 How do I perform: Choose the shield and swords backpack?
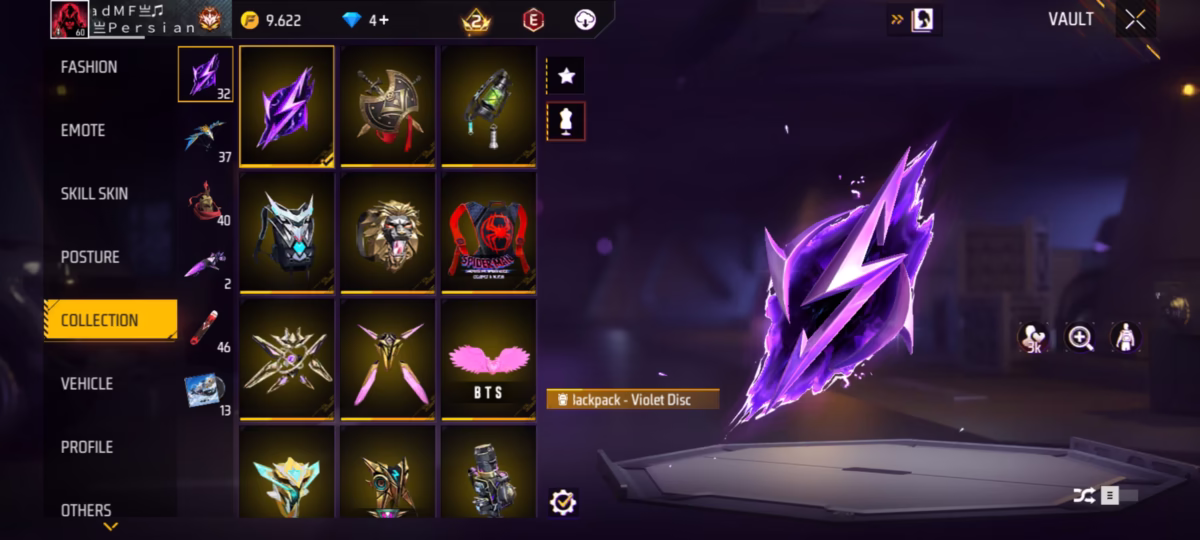387,106
